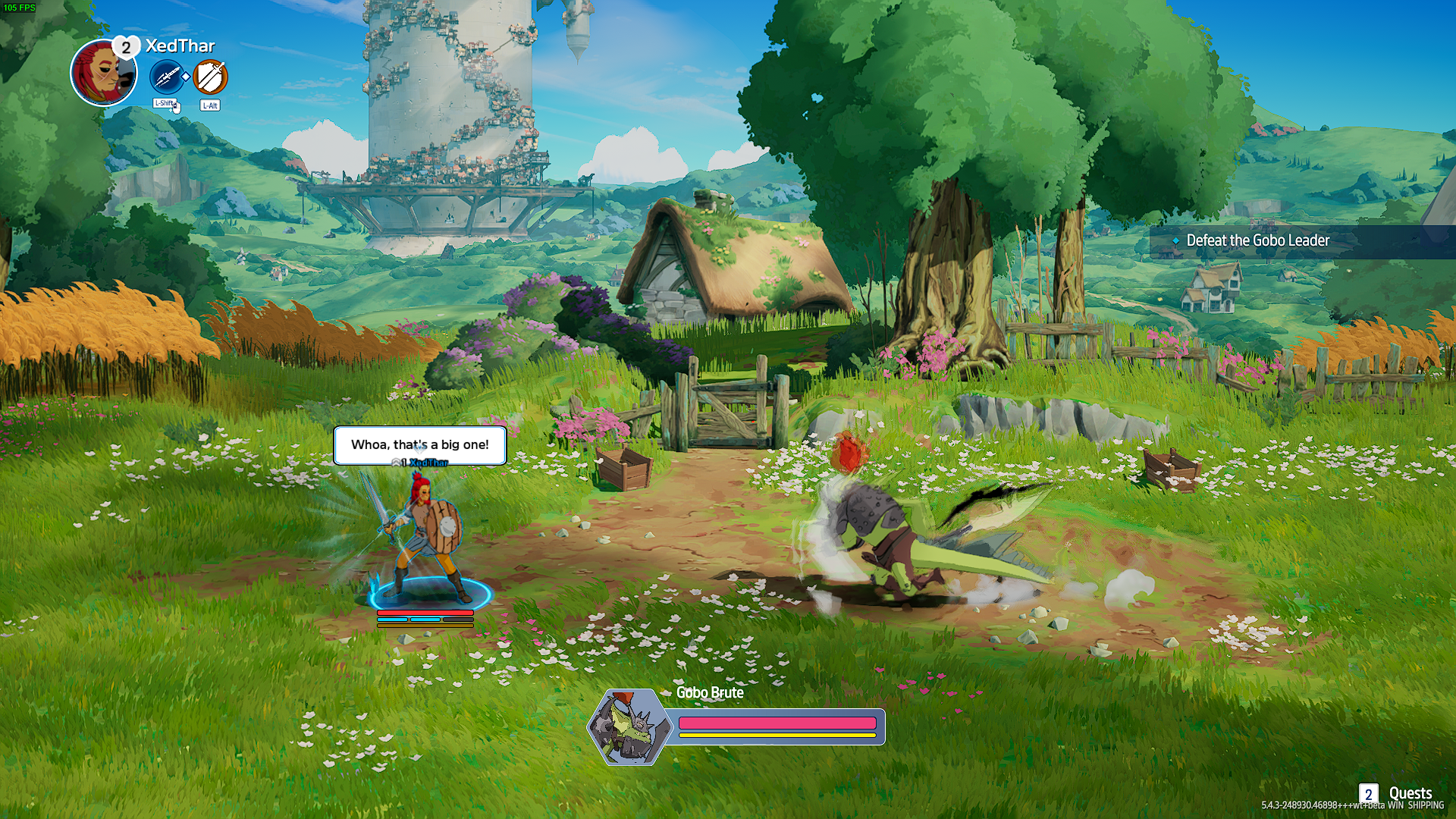Activate the orange shield and sword ability

[x=210, y=77]
